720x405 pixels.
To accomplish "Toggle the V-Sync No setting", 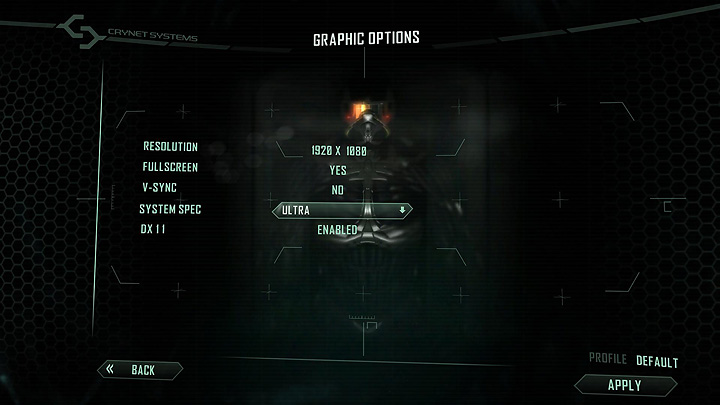I will pyautogui.click(x=338, y=190).
